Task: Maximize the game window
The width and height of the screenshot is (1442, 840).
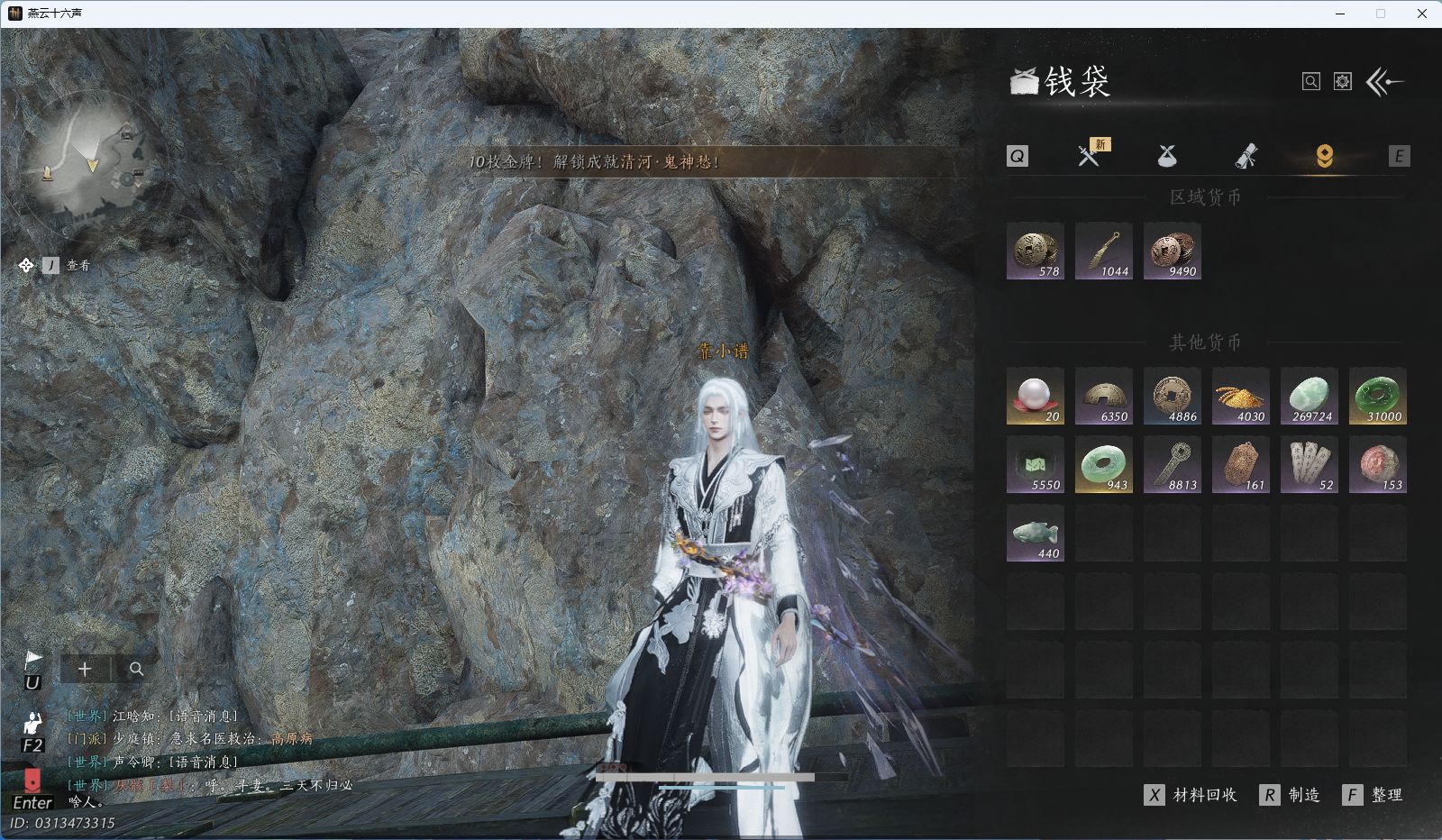Action: pyautogui.click(x=1380, y=14)
